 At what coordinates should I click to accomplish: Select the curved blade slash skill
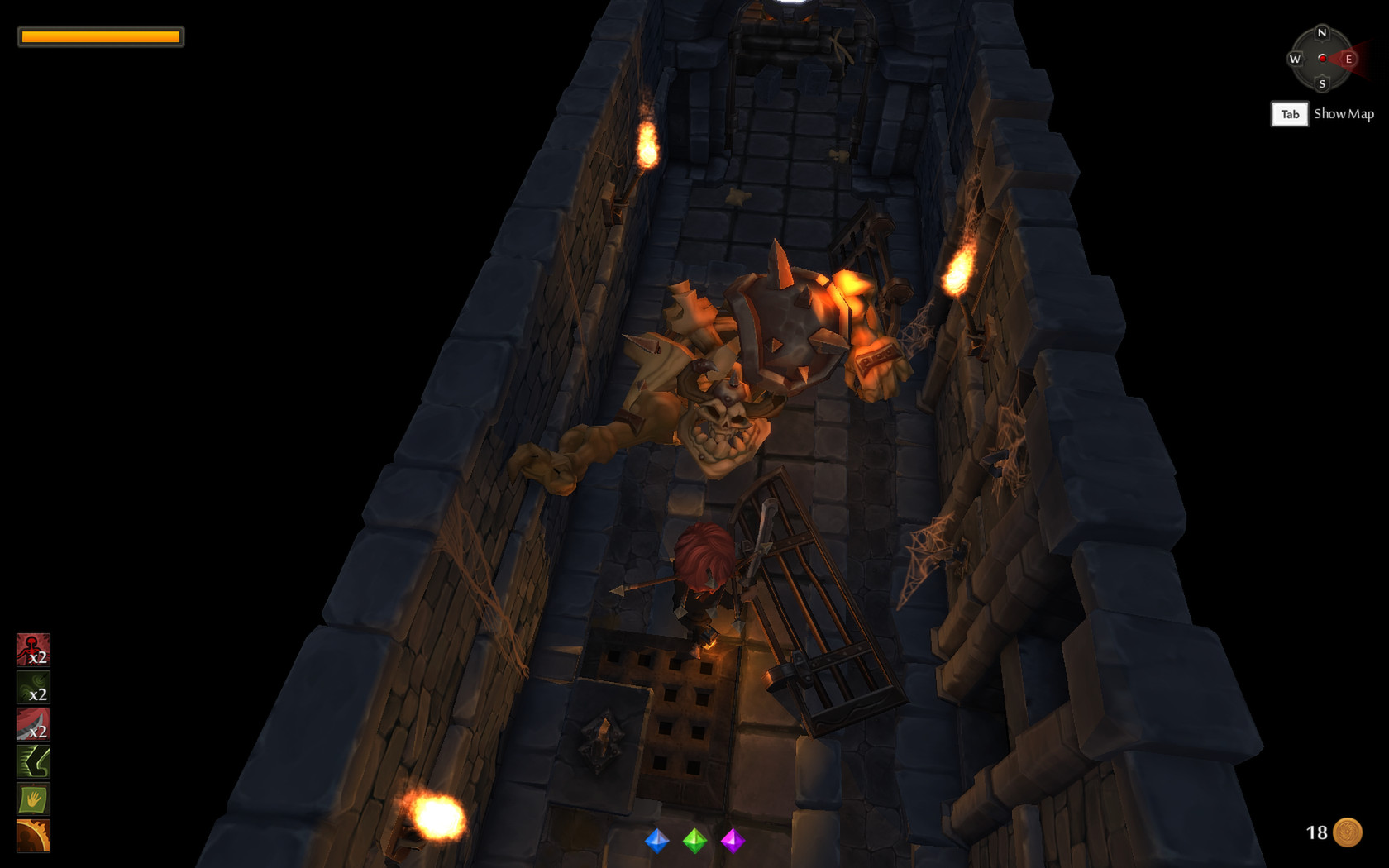(x=32, y=723)
